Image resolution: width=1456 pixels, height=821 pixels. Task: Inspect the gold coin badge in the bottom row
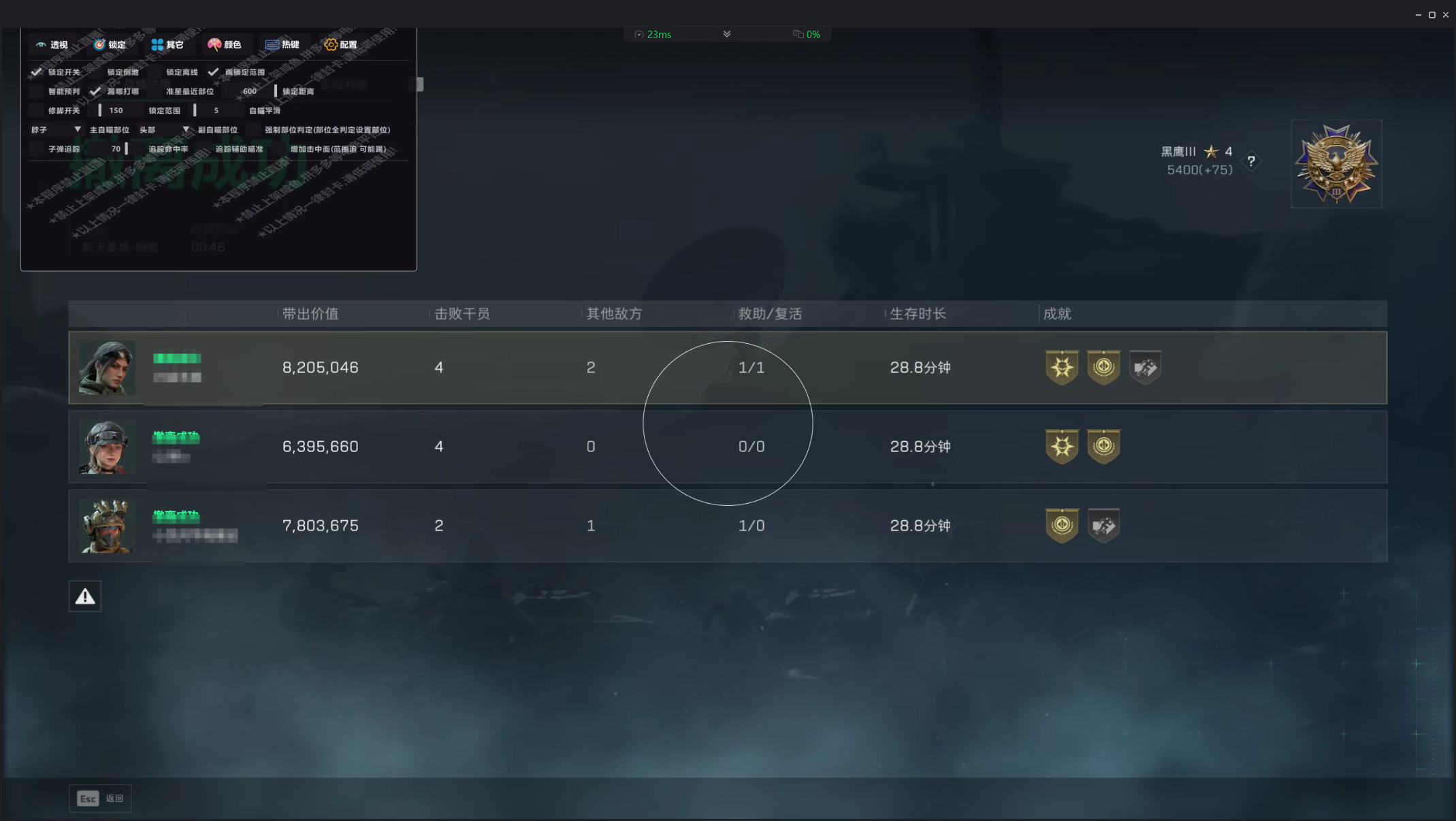[1062, 526]
